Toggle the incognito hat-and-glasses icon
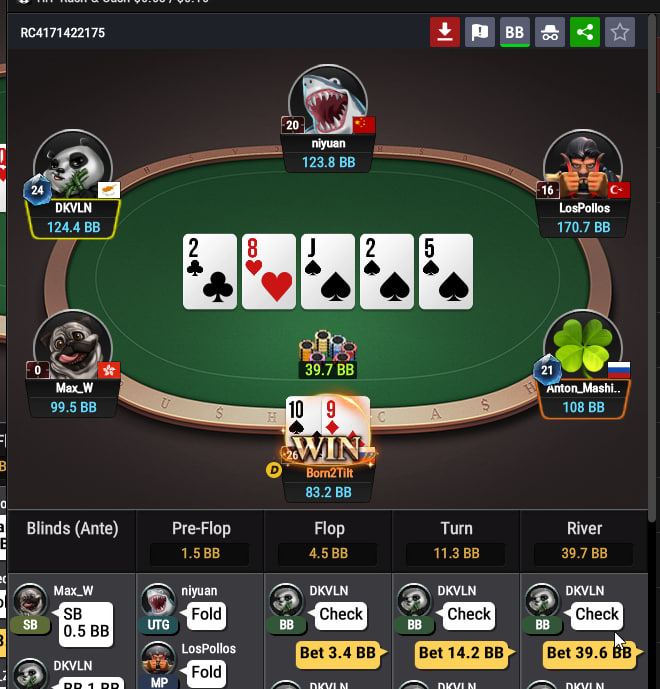 click(x=549, y=32)
